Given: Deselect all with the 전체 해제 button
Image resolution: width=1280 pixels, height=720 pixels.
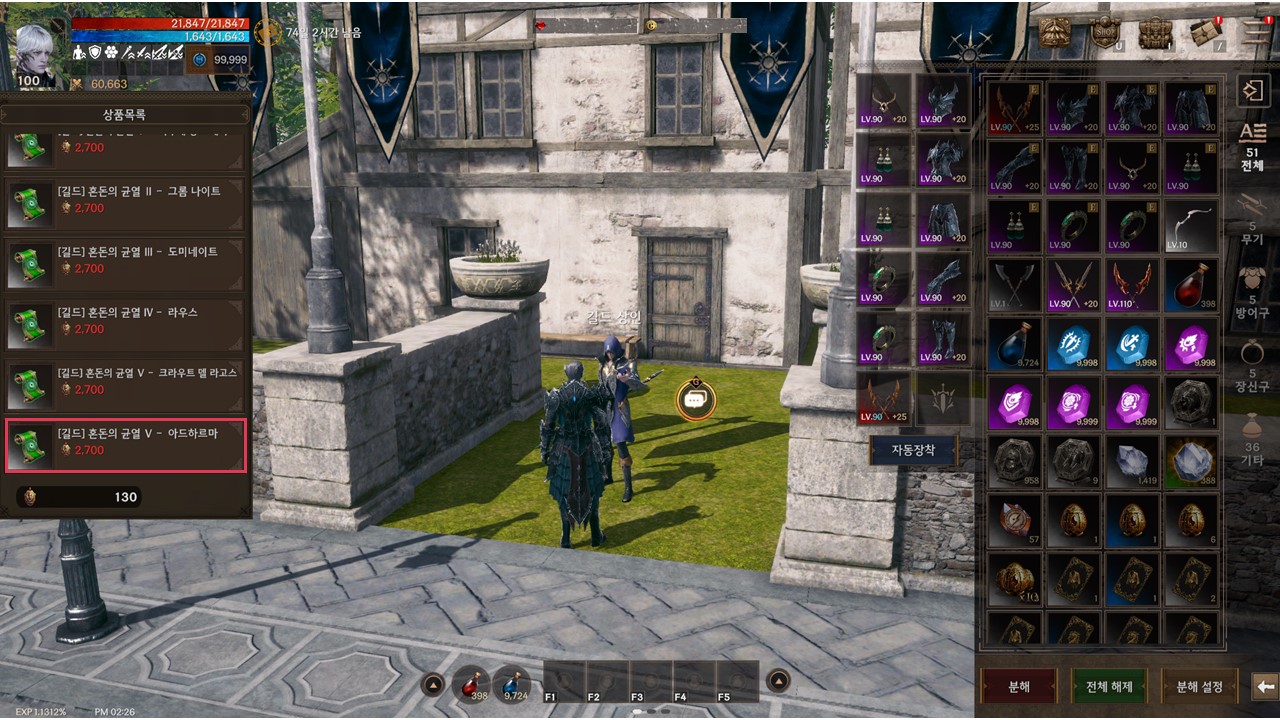Looking at the screenshot, I should pos(1108,687).
